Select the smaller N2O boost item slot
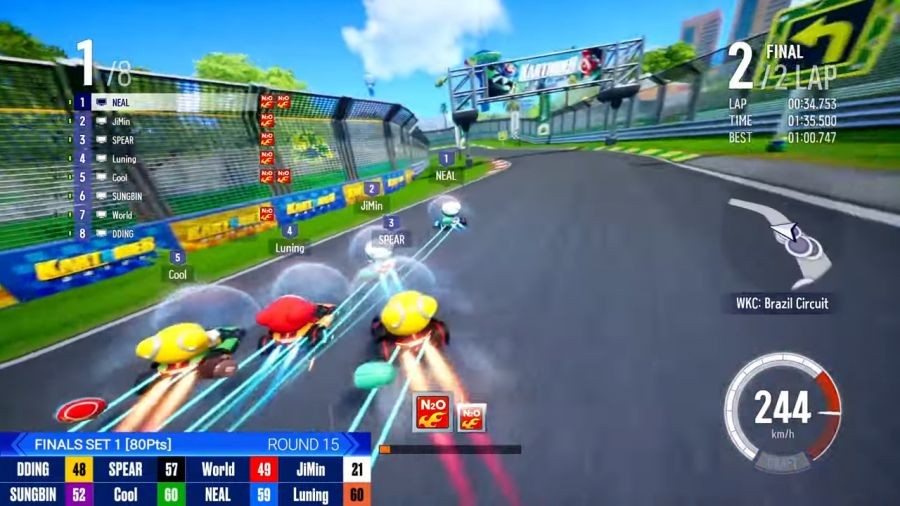This screenshot has width=900, height=506. pyautogui.click(x=472, y=416)
